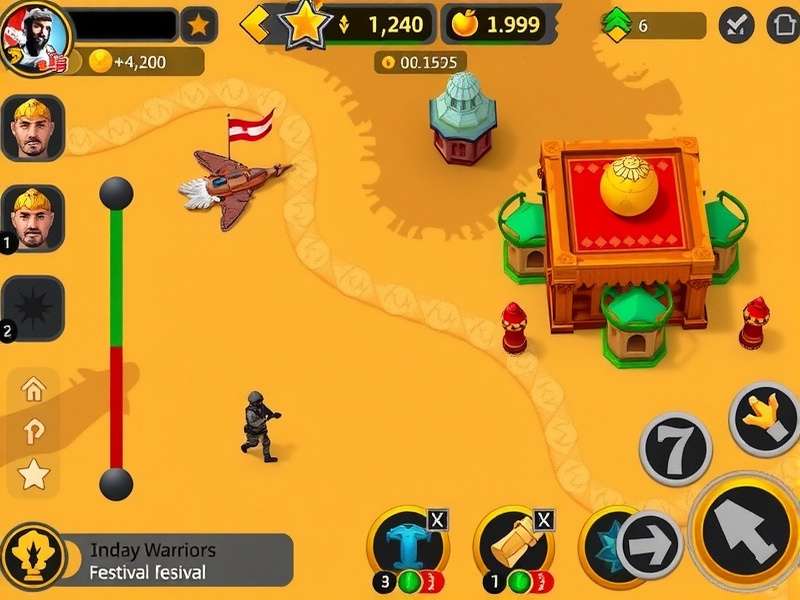Activate the blue hammer ability
The image size is (800, 600).
[x=406, y=543]
